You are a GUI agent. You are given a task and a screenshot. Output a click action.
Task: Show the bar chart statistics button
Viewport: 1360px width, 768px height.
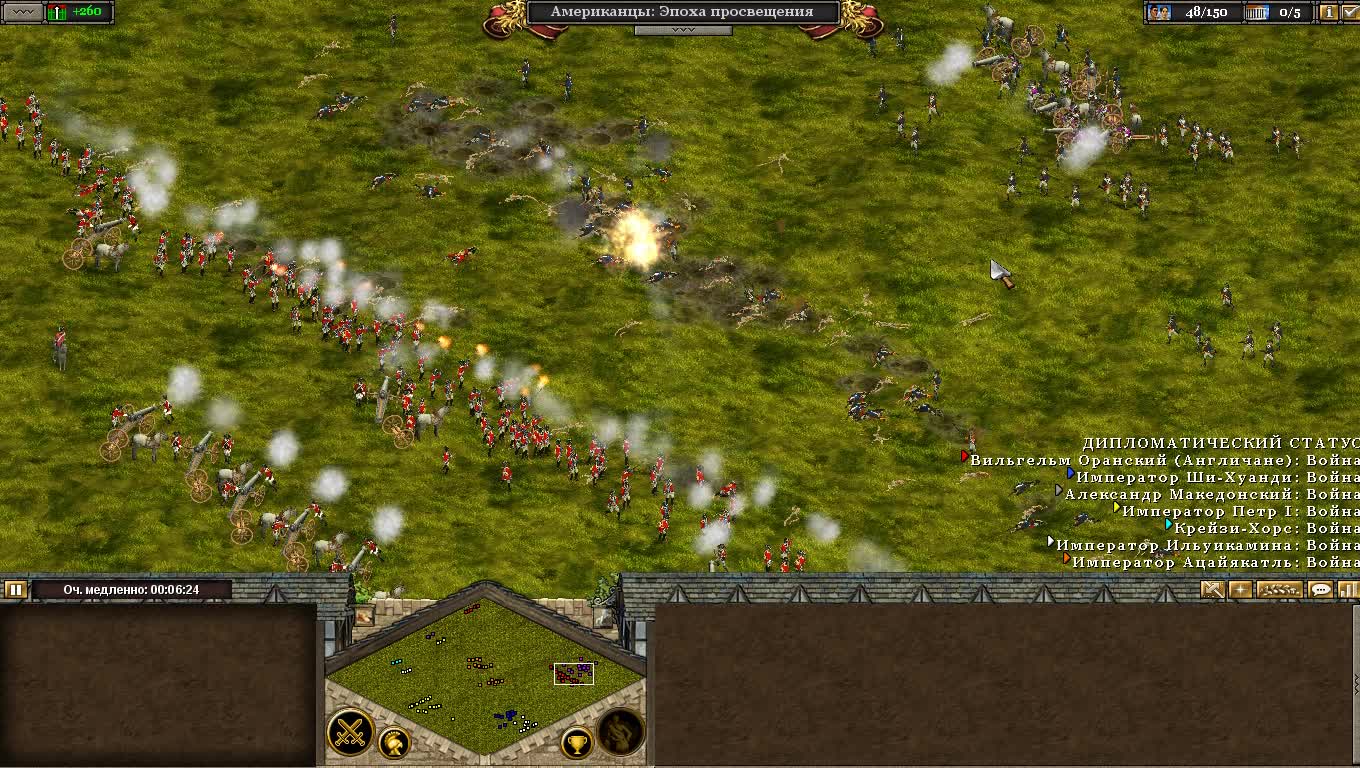pyautogui.click(x=1349, y=590)
